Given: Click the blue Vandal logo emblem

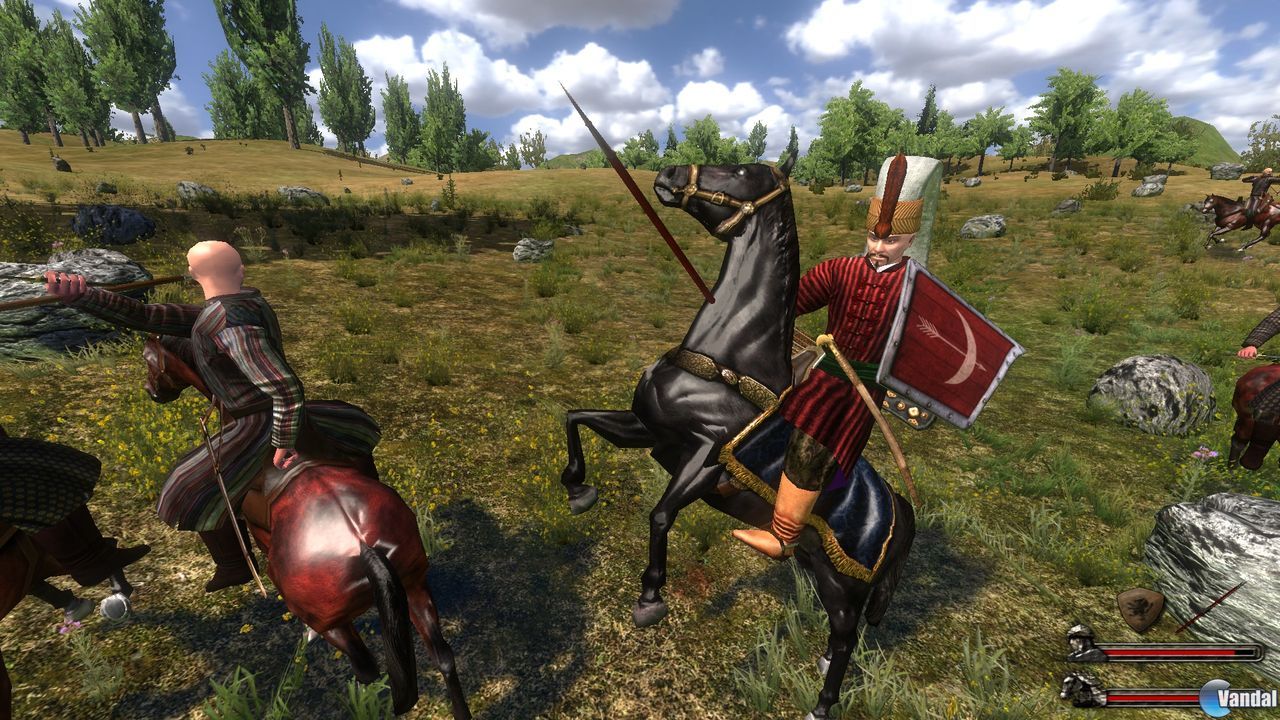Looking at the screenshot, I should 1213,697.
